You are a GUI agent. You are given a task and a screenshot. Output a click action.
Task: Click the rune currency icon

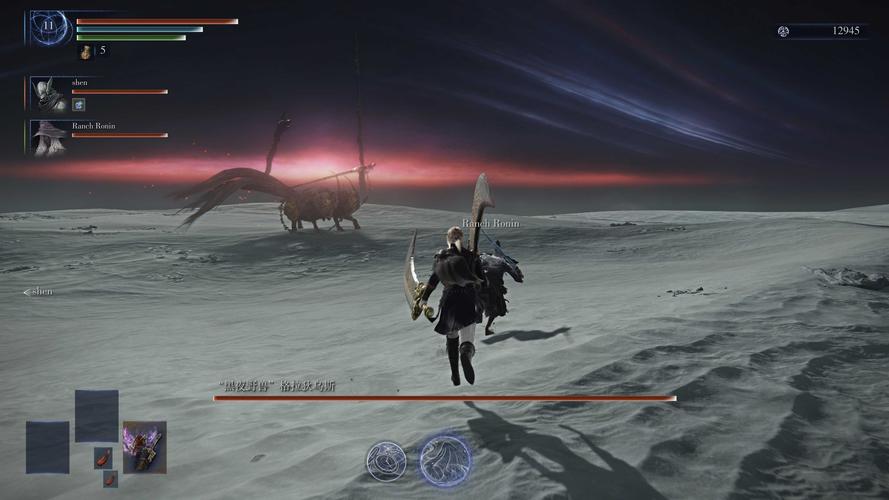coord(784,31)
